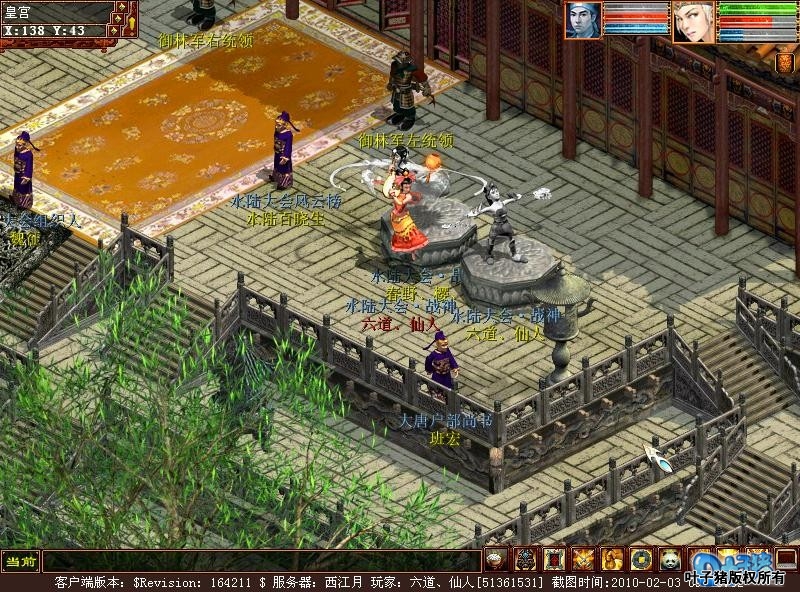Click the orange mask icon below the portraits
800x592 pixels.
(785, 64)
